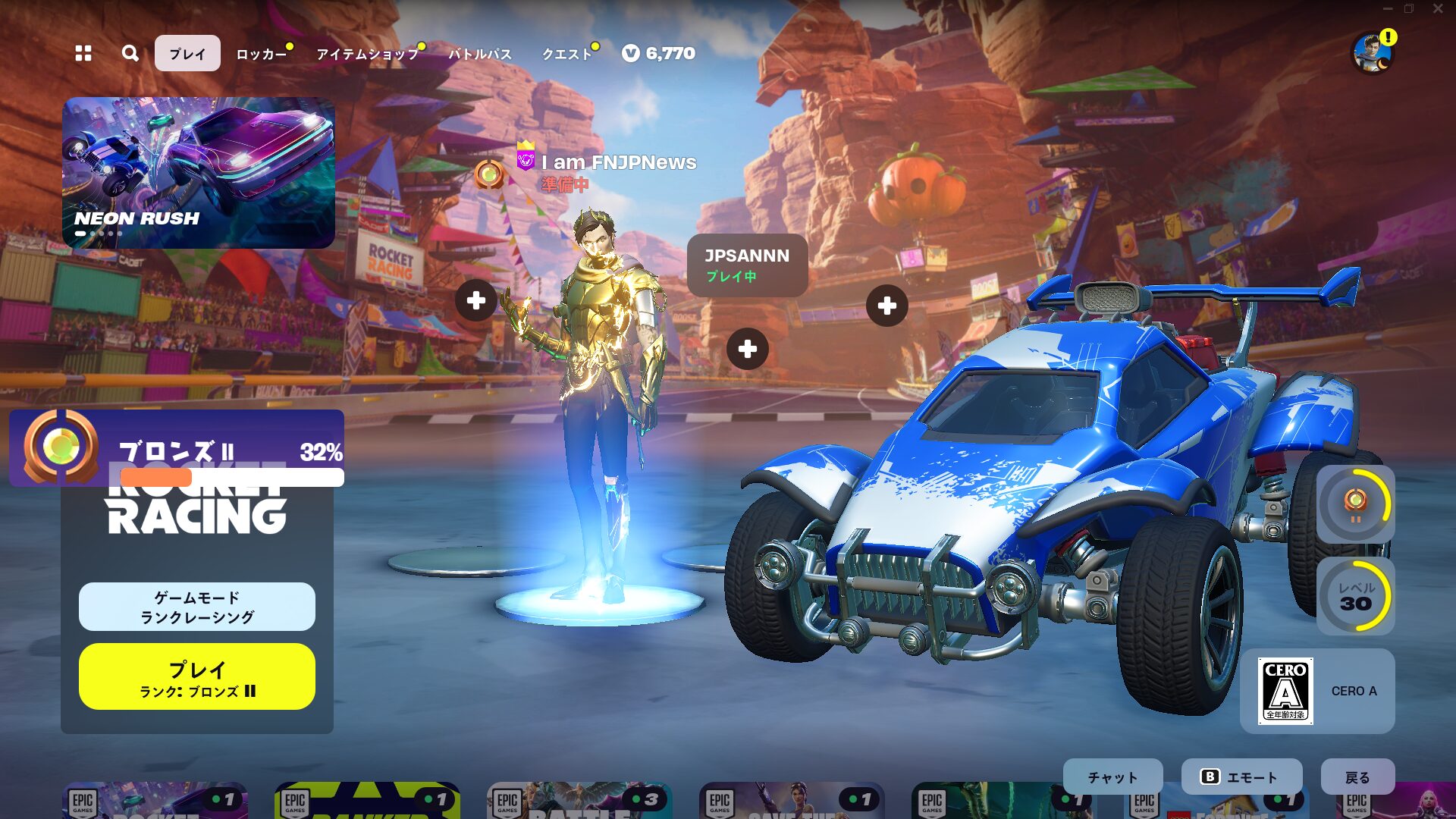Close the game window
Viewport: 1456px width, 819px height.
pyautogui.click(x=1438, y=9)
